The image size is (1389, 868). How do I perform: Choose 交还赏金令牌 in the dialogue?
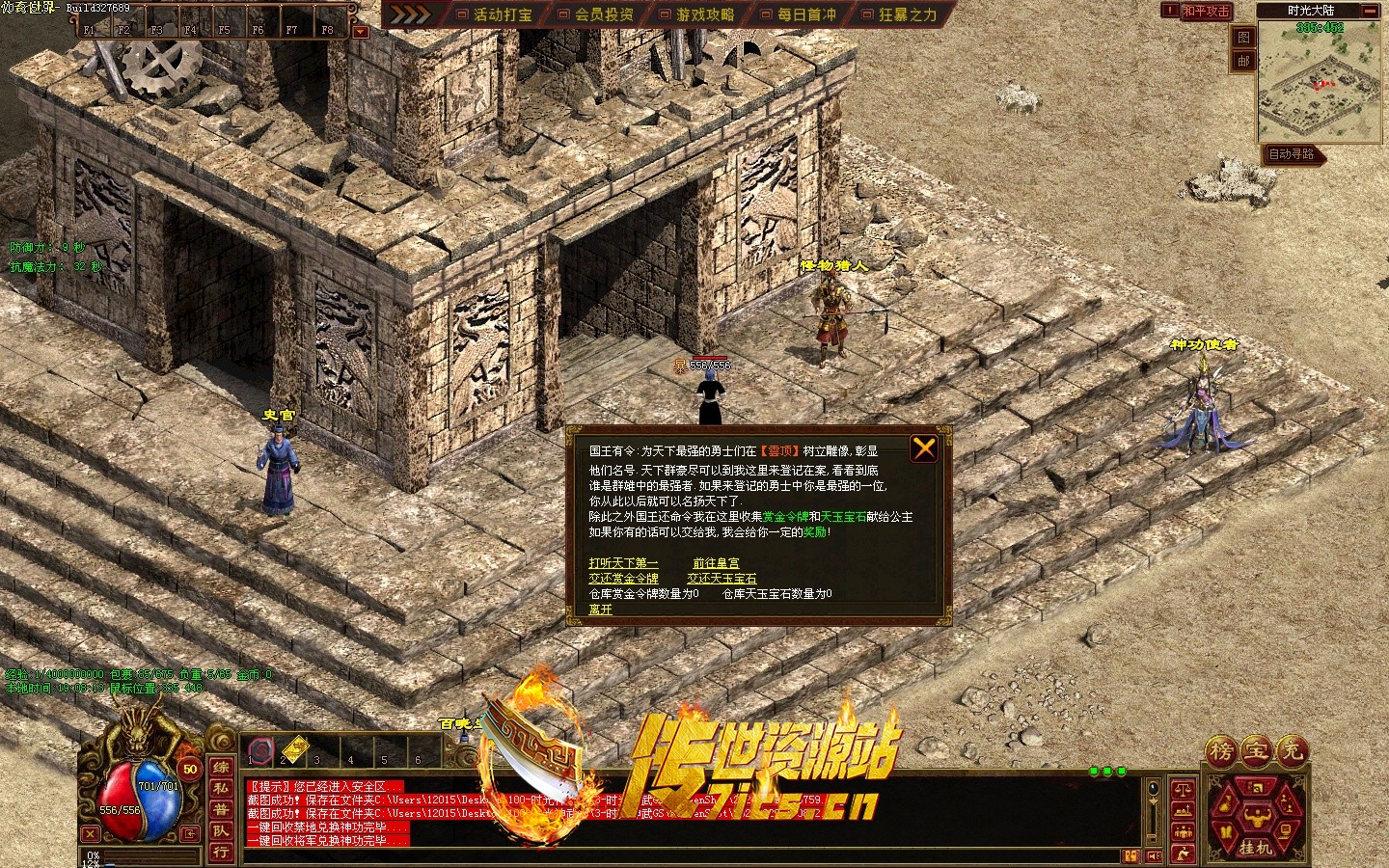click(x=623, y=579)
